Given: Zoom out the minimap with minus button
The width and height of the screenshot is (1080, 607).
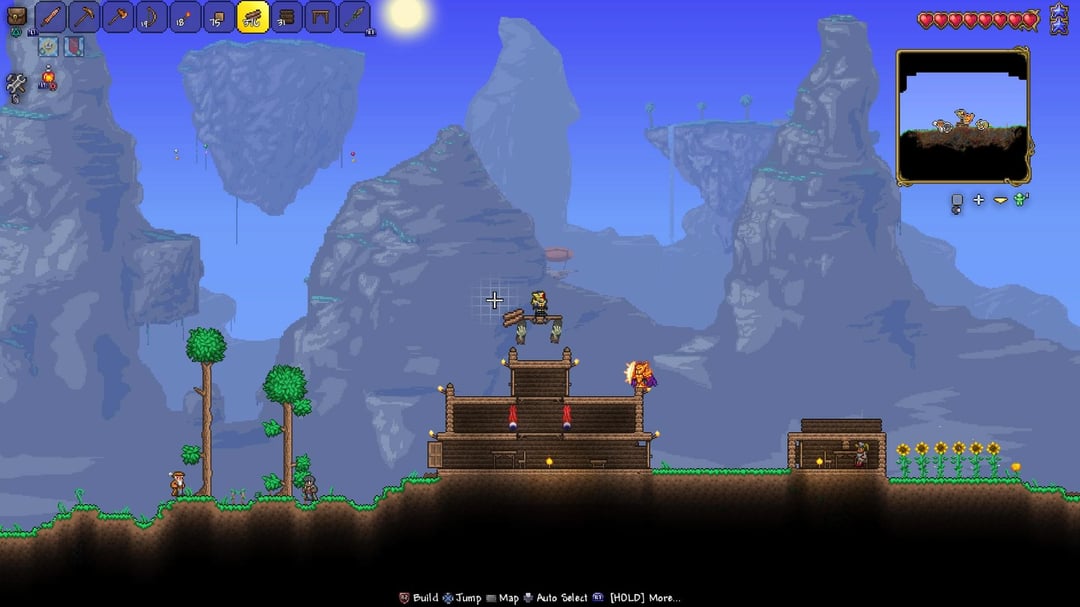Looking at the screenshot, I should click(x=1000, y=201).
